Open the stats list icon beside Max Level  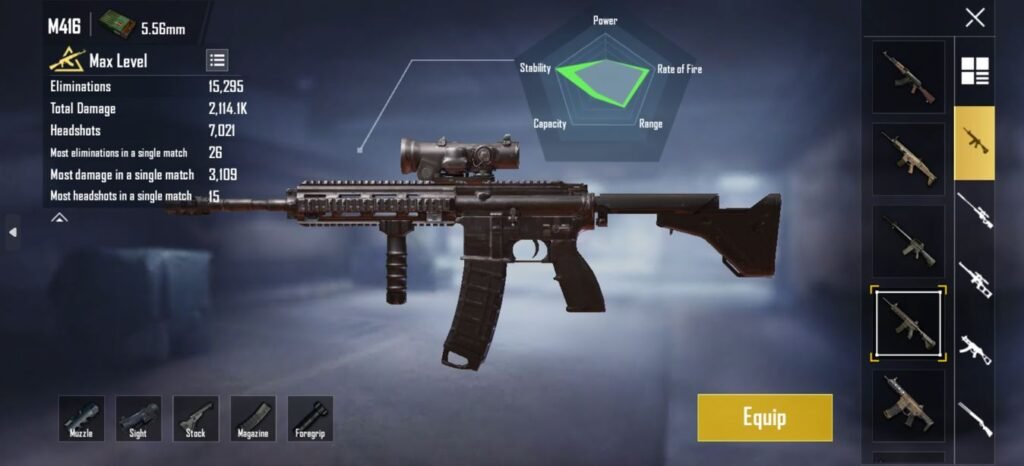pyautogui.click(x=217, y=60)
